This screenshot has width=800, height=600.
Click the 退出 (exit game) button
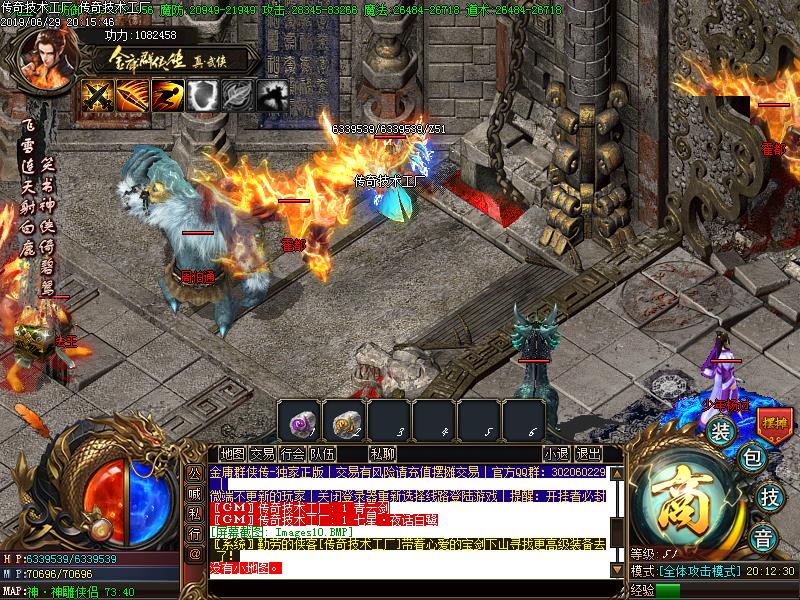click(590, 453)
